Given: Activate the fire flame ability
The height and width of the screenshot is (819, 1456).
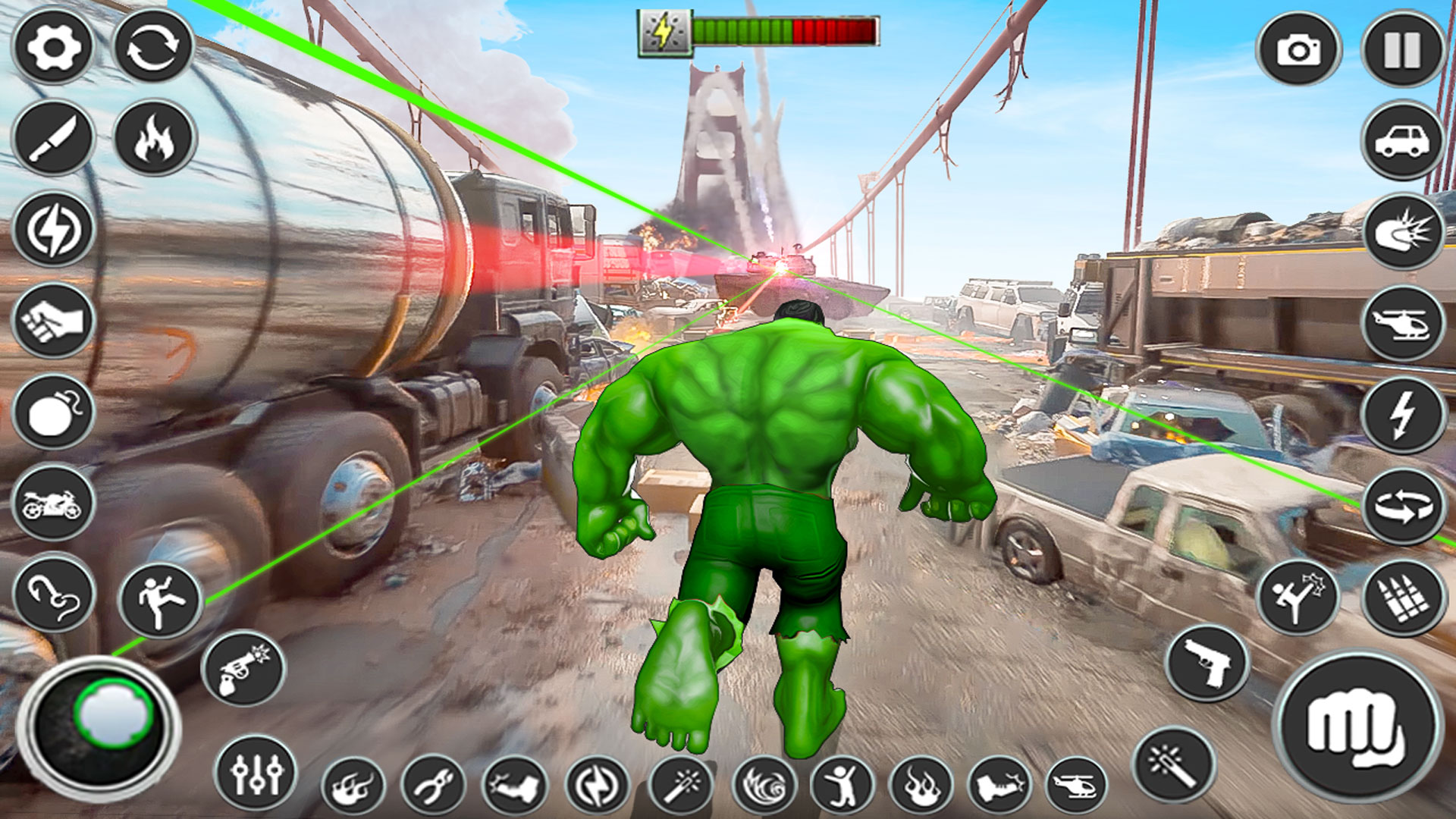Looking at the screenshot, I should pyautogui.click(x=155, y=138).
